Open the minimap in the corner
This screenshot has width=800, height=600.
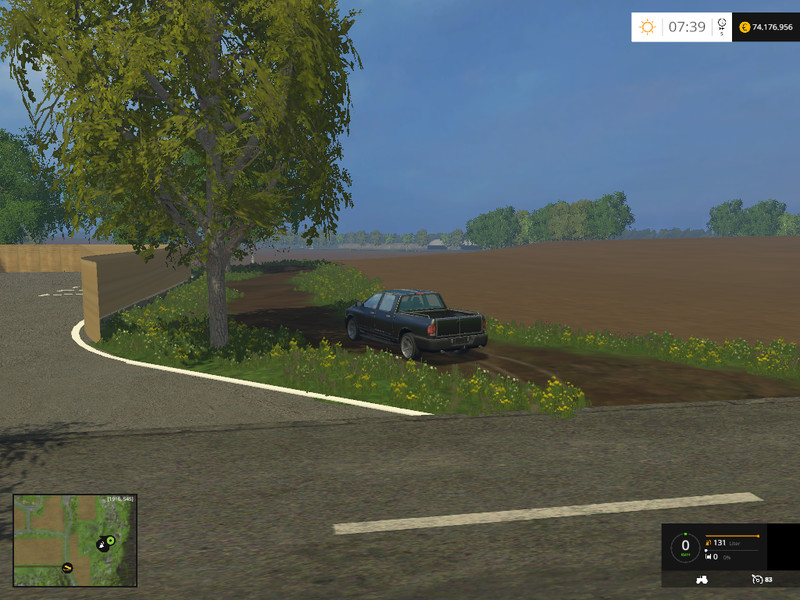(75, 540)
